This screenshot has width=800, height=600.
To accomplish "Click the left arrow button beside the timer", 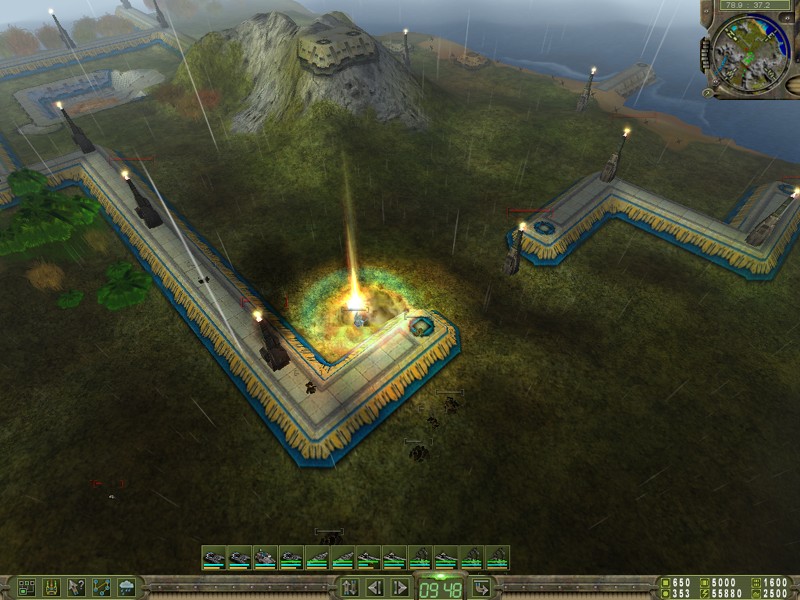I will coord(374,587).
